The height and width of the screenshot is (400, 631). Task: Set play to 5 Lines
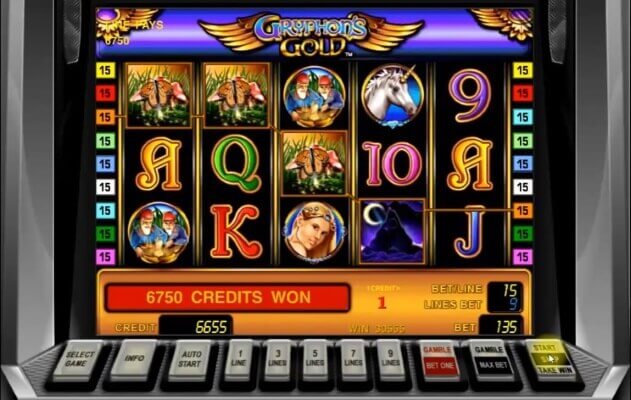(314, 359)
